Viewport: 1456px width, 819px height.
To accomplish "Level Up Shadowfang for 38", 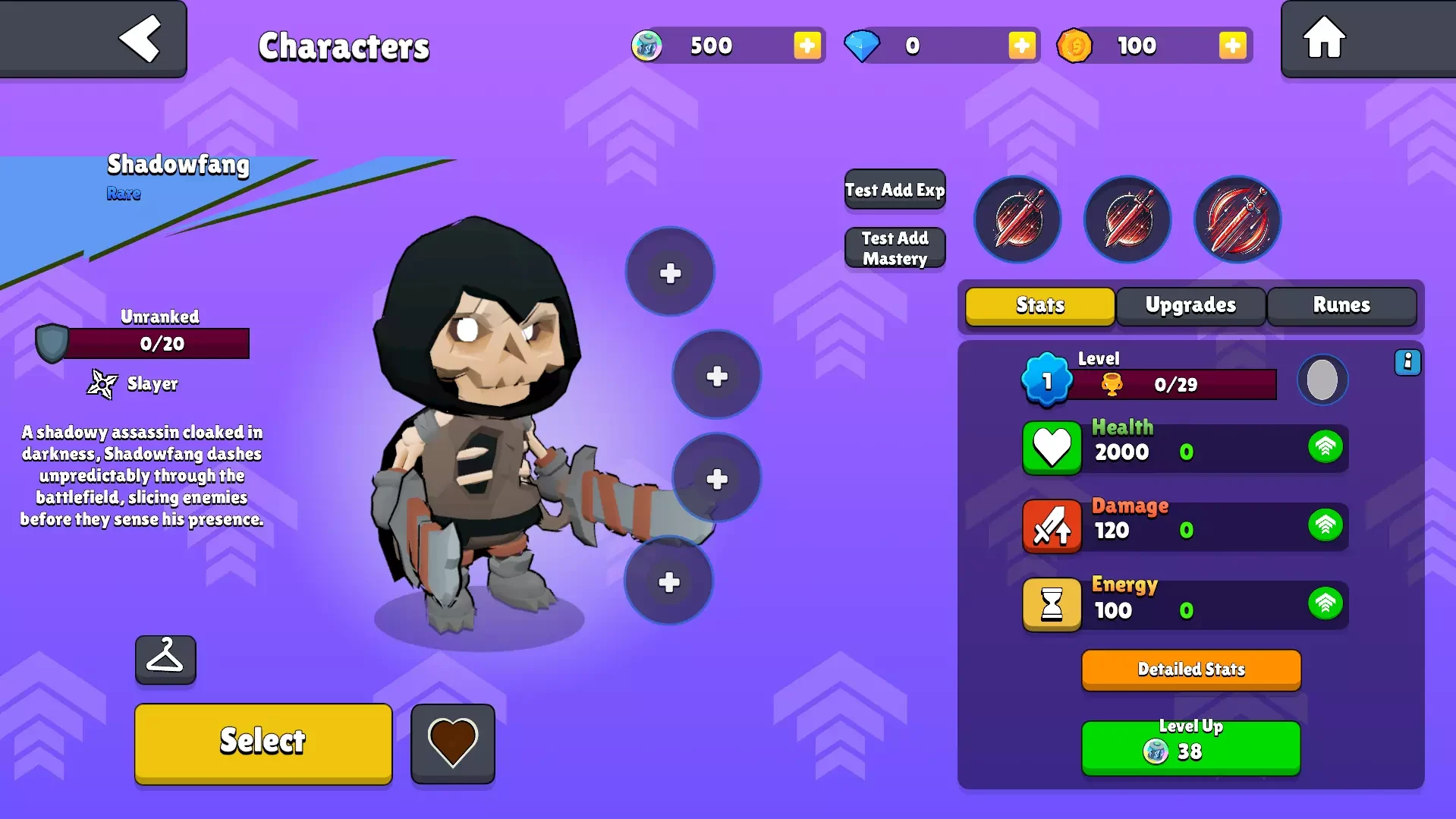I will coord(1190,747).
